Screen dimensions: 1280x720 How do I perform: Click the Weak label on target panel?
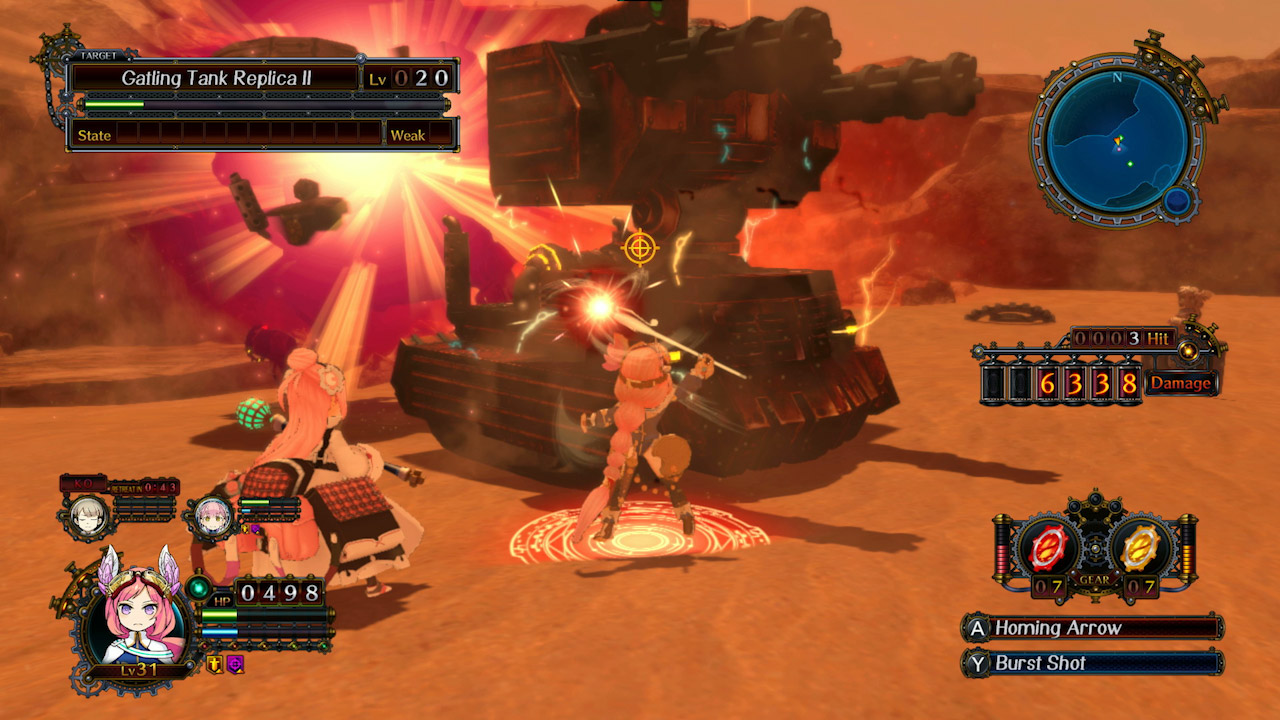(408, 135)
